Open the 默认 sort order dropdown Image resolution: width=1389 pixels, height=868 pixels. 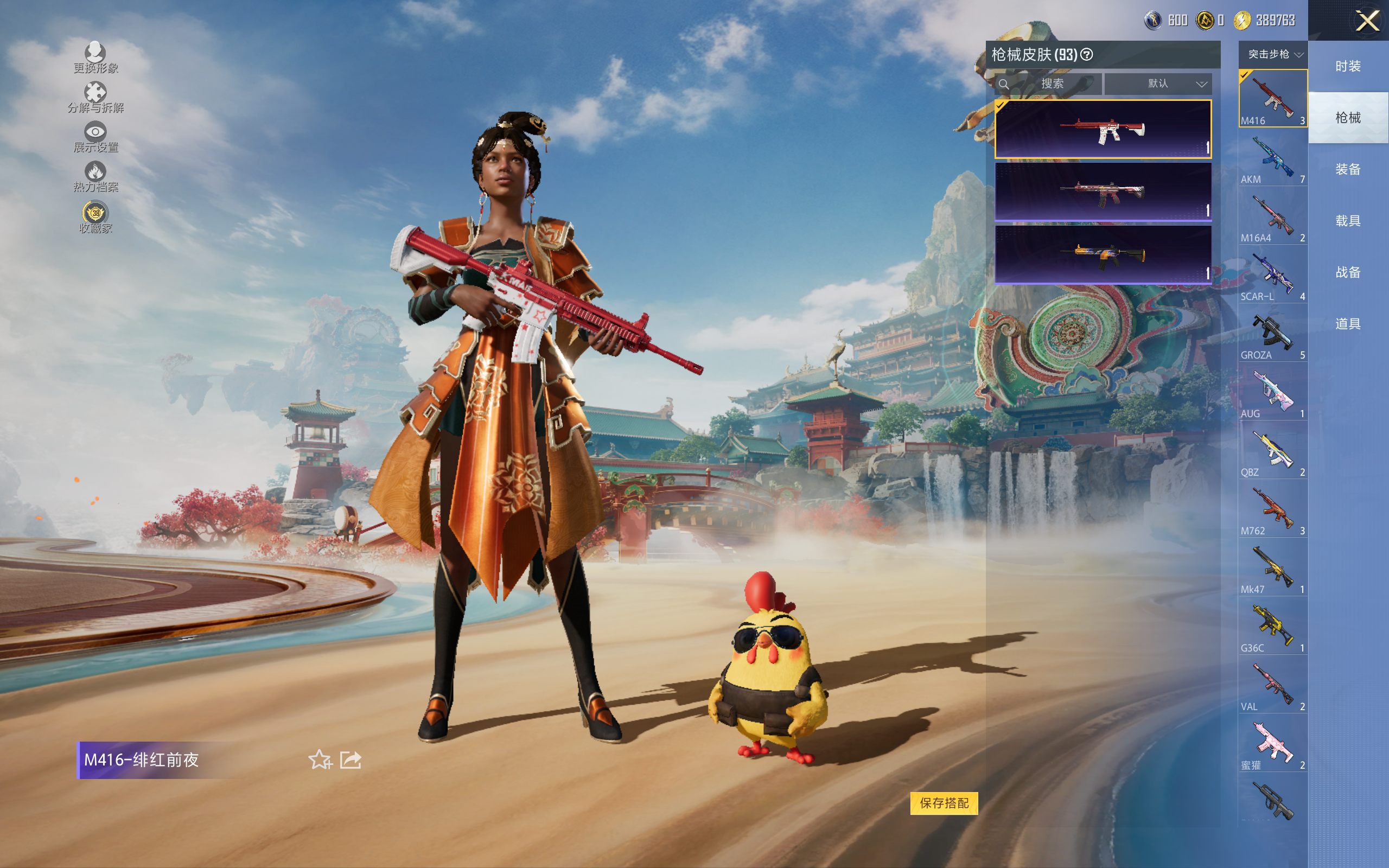(1158, 84)
